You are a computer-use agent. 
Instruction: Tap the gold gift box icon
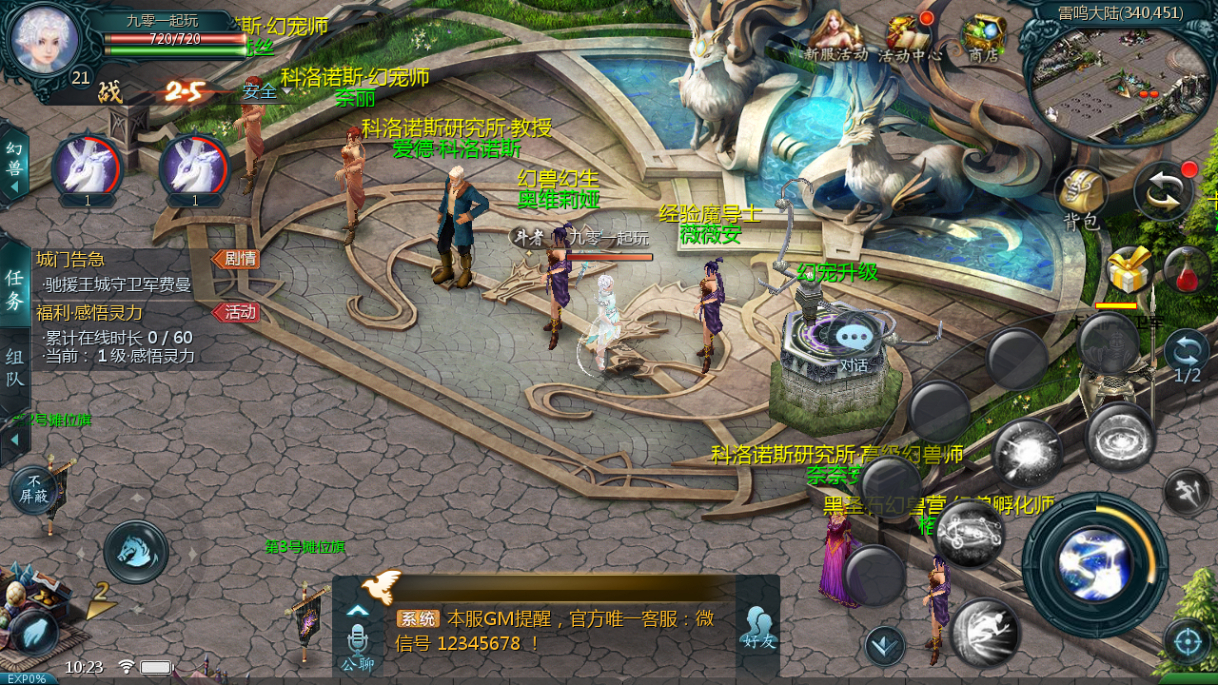(x=1128, y=268)
